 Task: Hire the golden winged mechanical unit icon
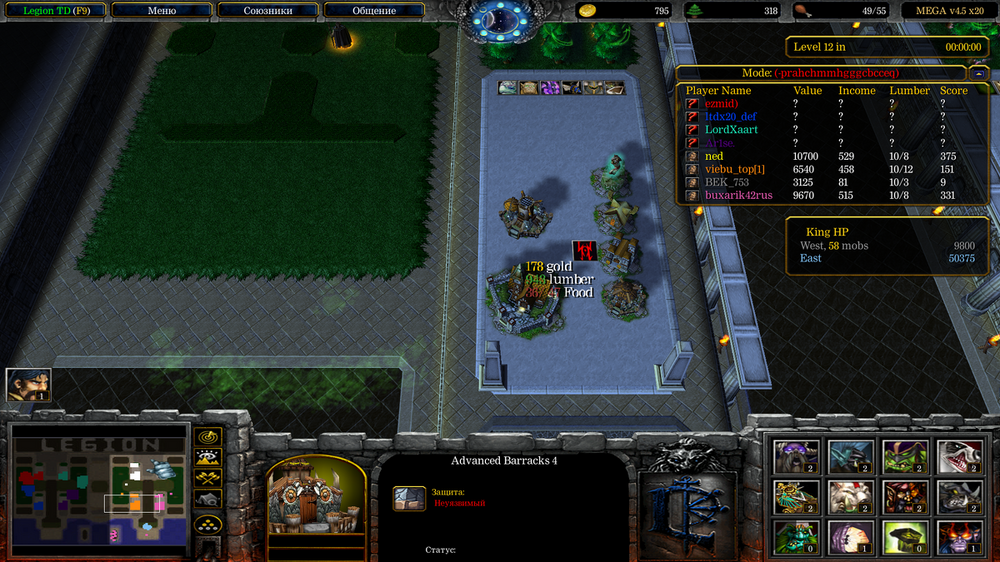coord(796,496)
